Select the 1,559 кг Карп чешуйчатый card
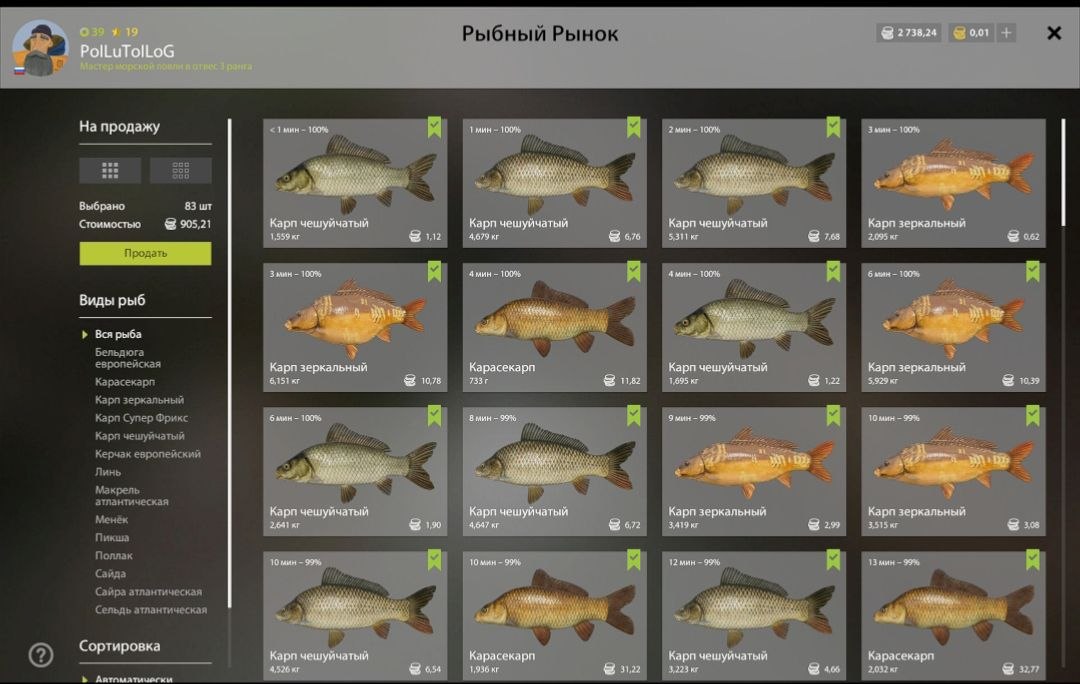This screenshot has height=684, width=1080. click(x=355, y=182)
